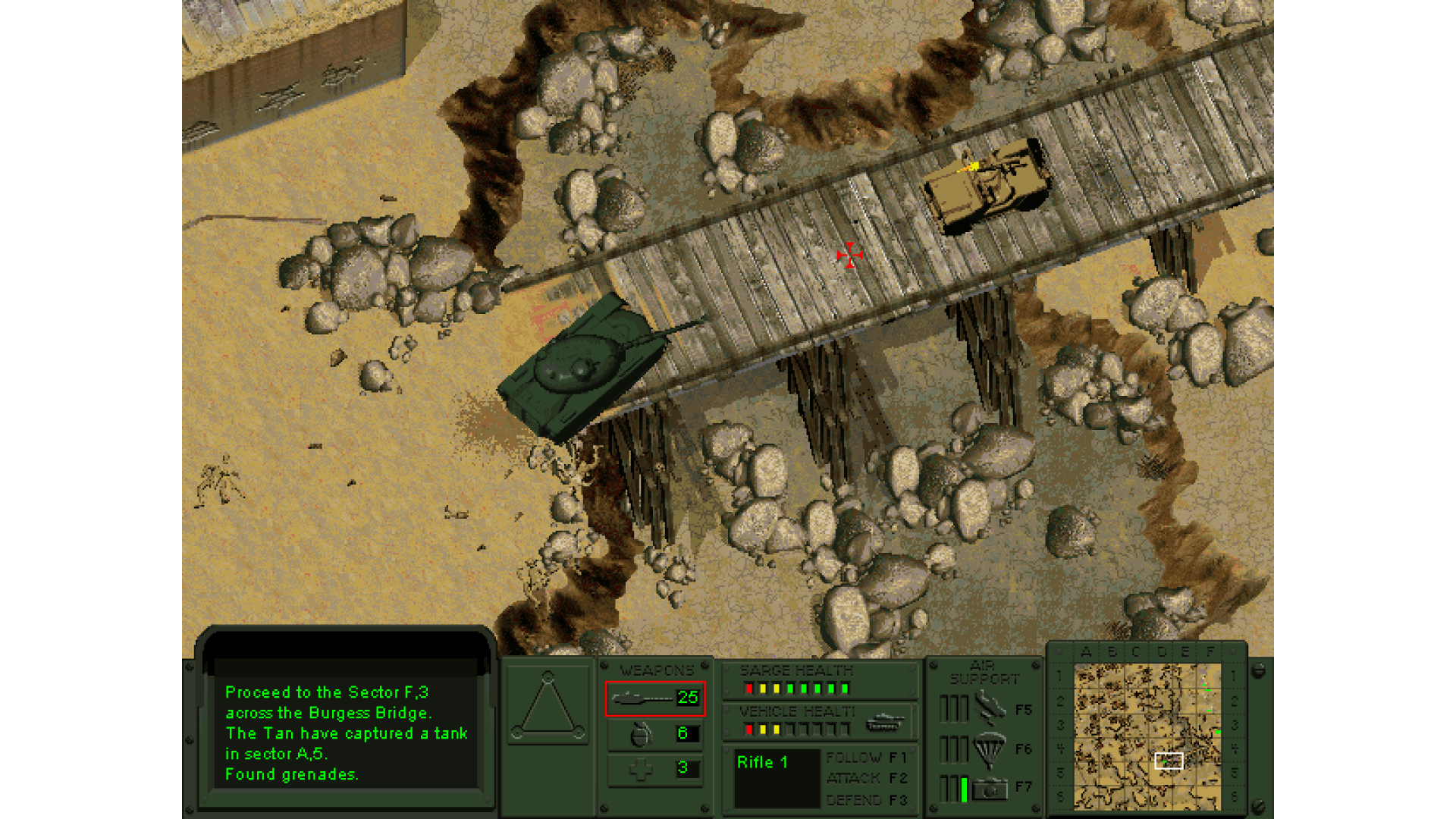Deploy the paratrooper air support

tap(989, 749)
